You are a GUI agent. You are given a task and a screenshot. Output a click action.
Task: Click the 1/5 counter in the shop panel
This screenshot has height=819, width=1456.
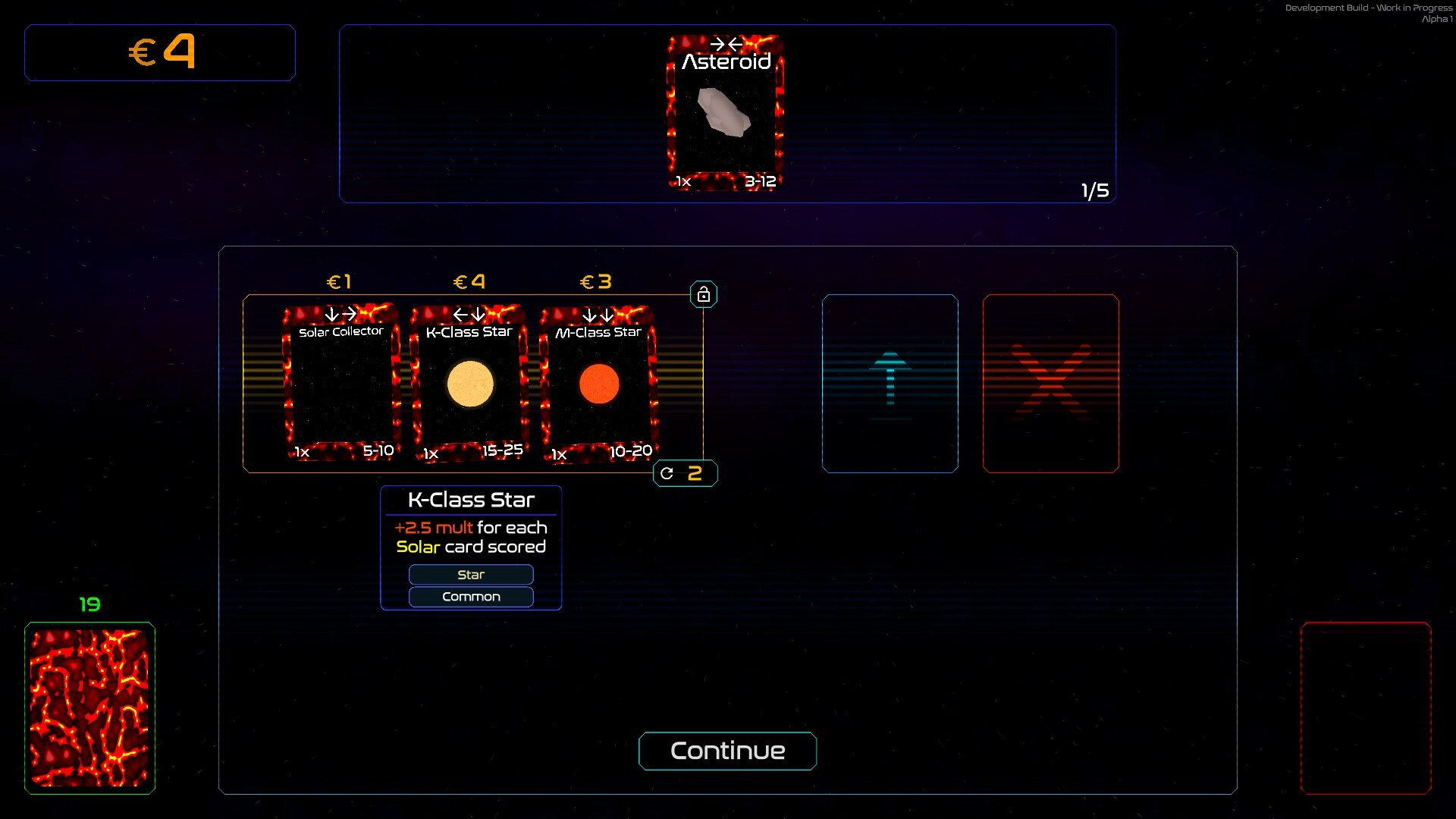1094,190
